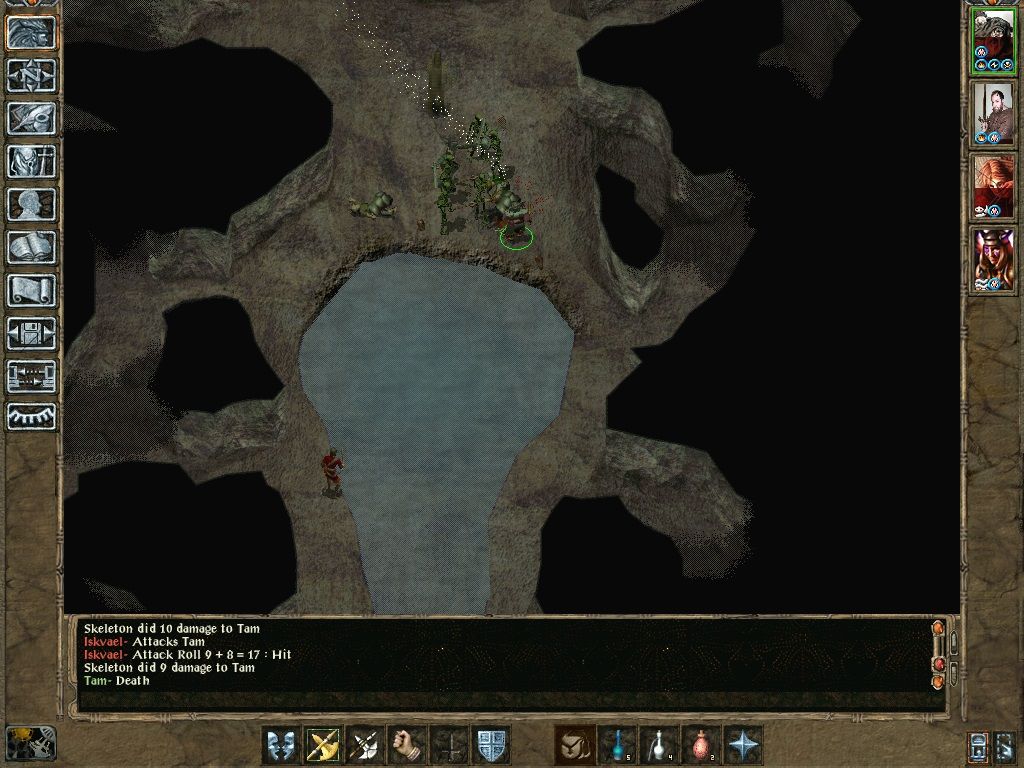1024x768 pixels.
Task: Select the red-haired character portrait
Action: pos(993,187)
